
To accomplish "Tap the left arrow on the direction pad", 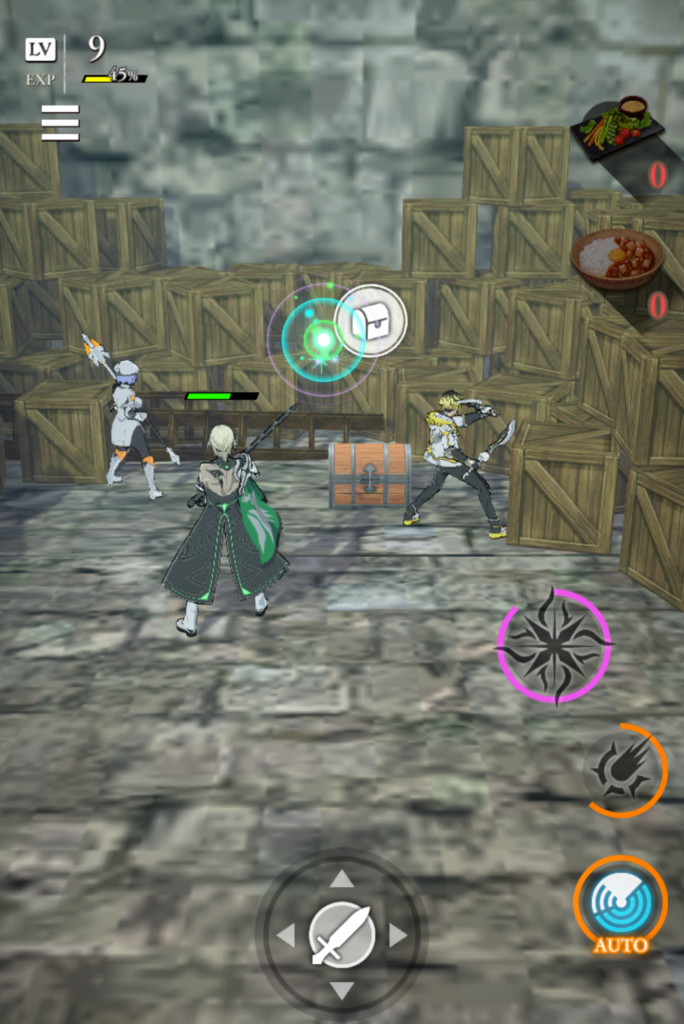I will tap(286, 936).
